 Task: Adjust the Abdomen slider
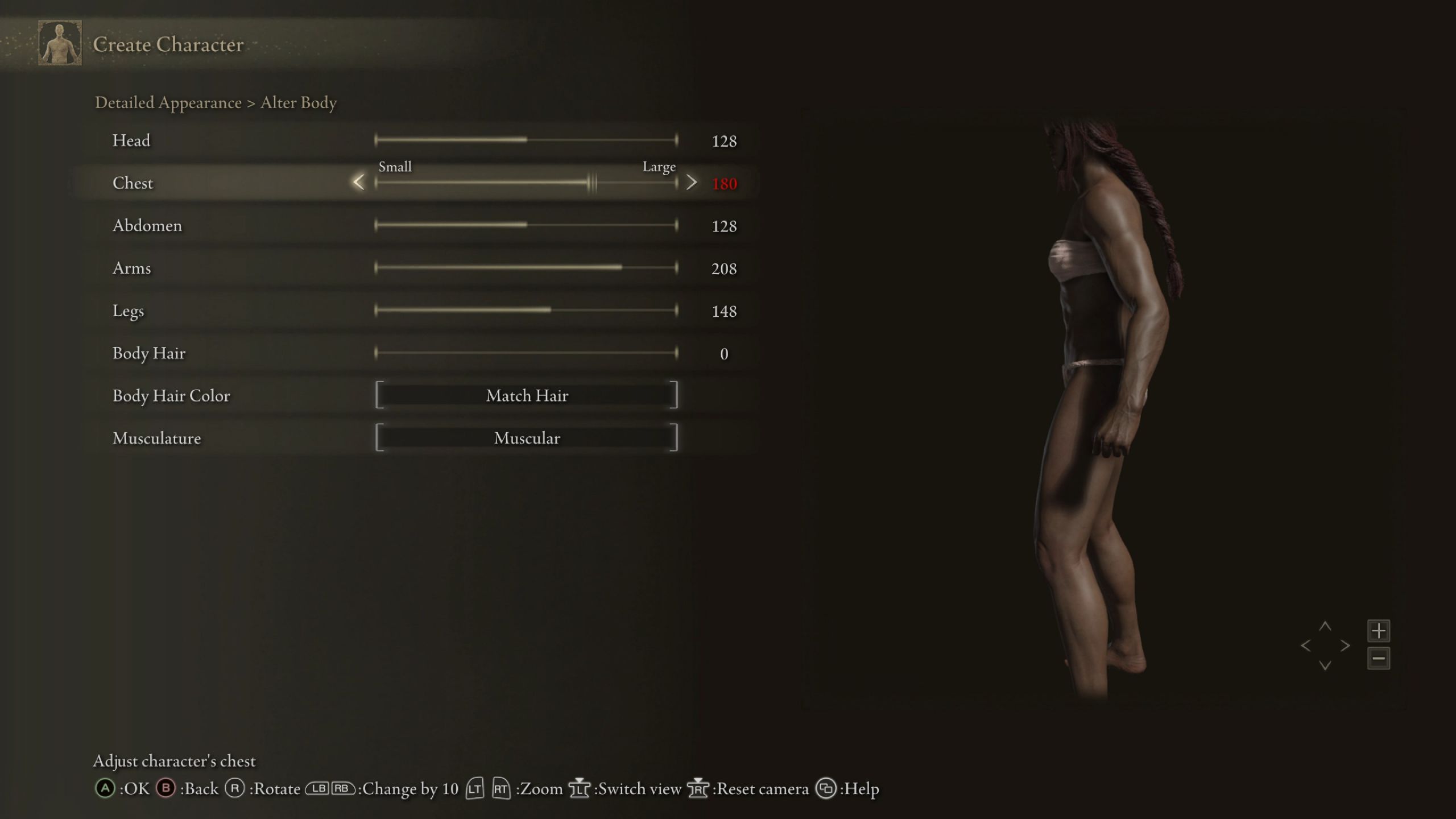[526, 225]
